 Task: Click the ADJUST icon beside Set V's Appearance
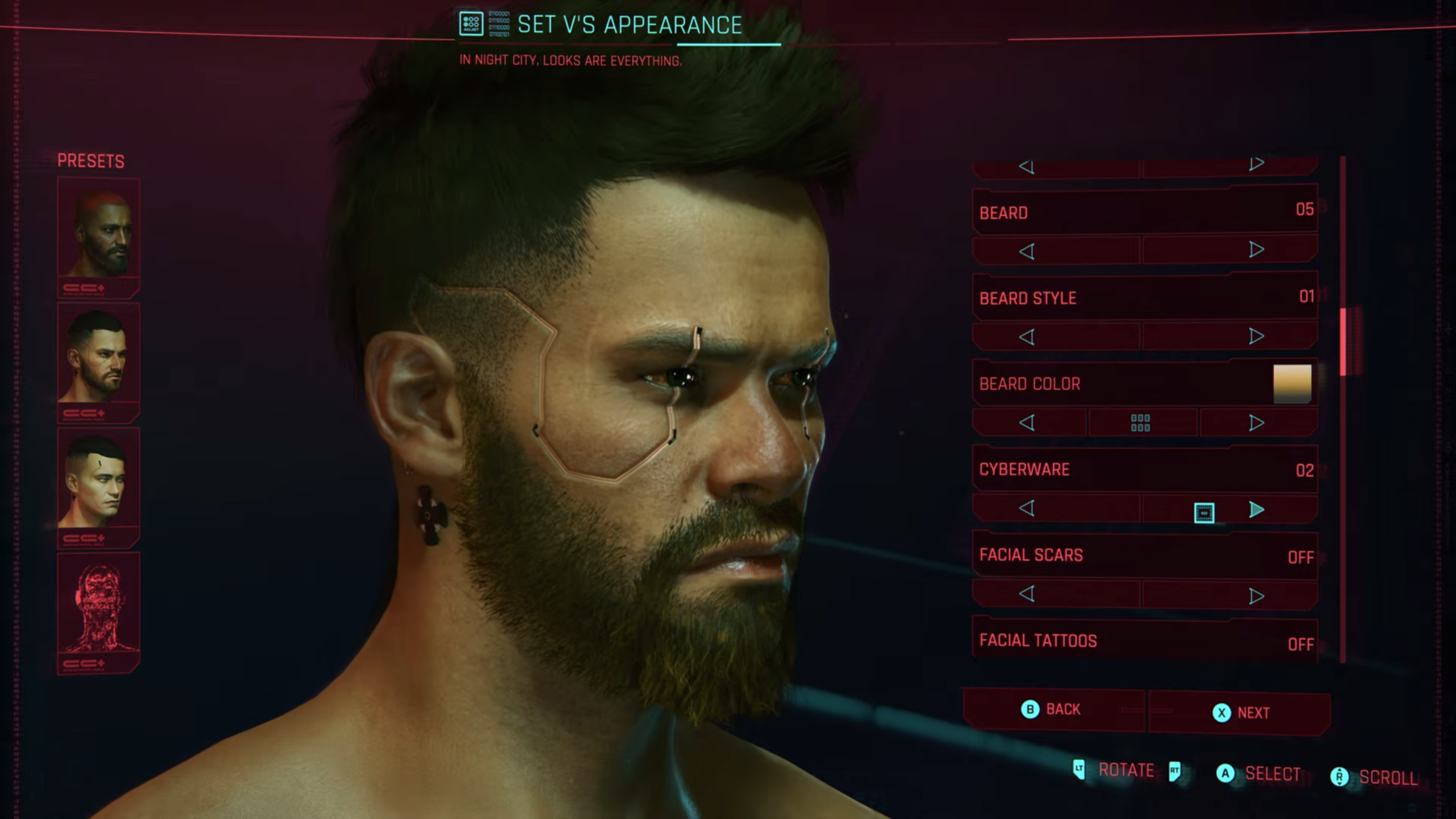coord(470,23)
